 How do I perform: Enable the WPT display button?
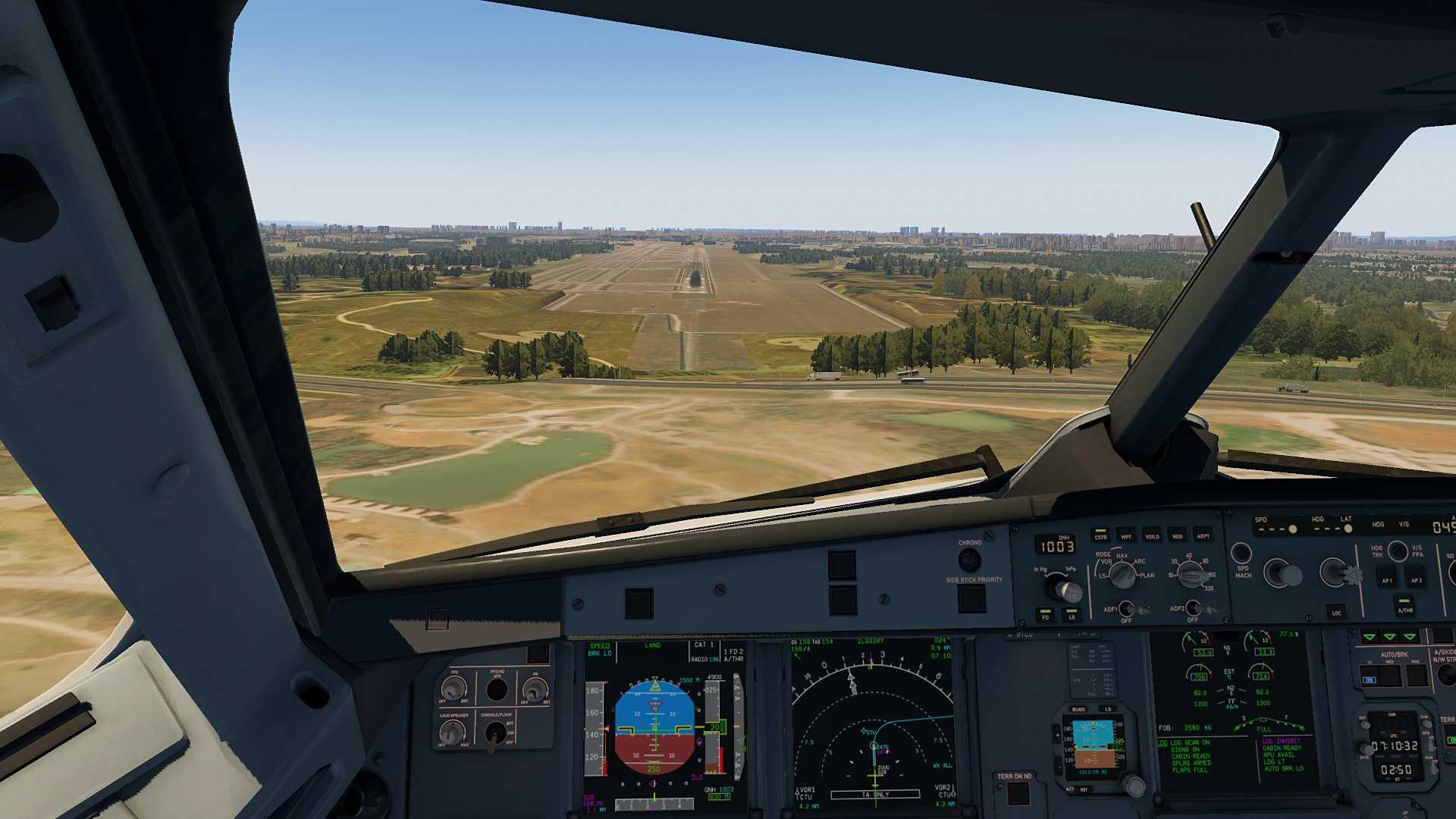1126,534
